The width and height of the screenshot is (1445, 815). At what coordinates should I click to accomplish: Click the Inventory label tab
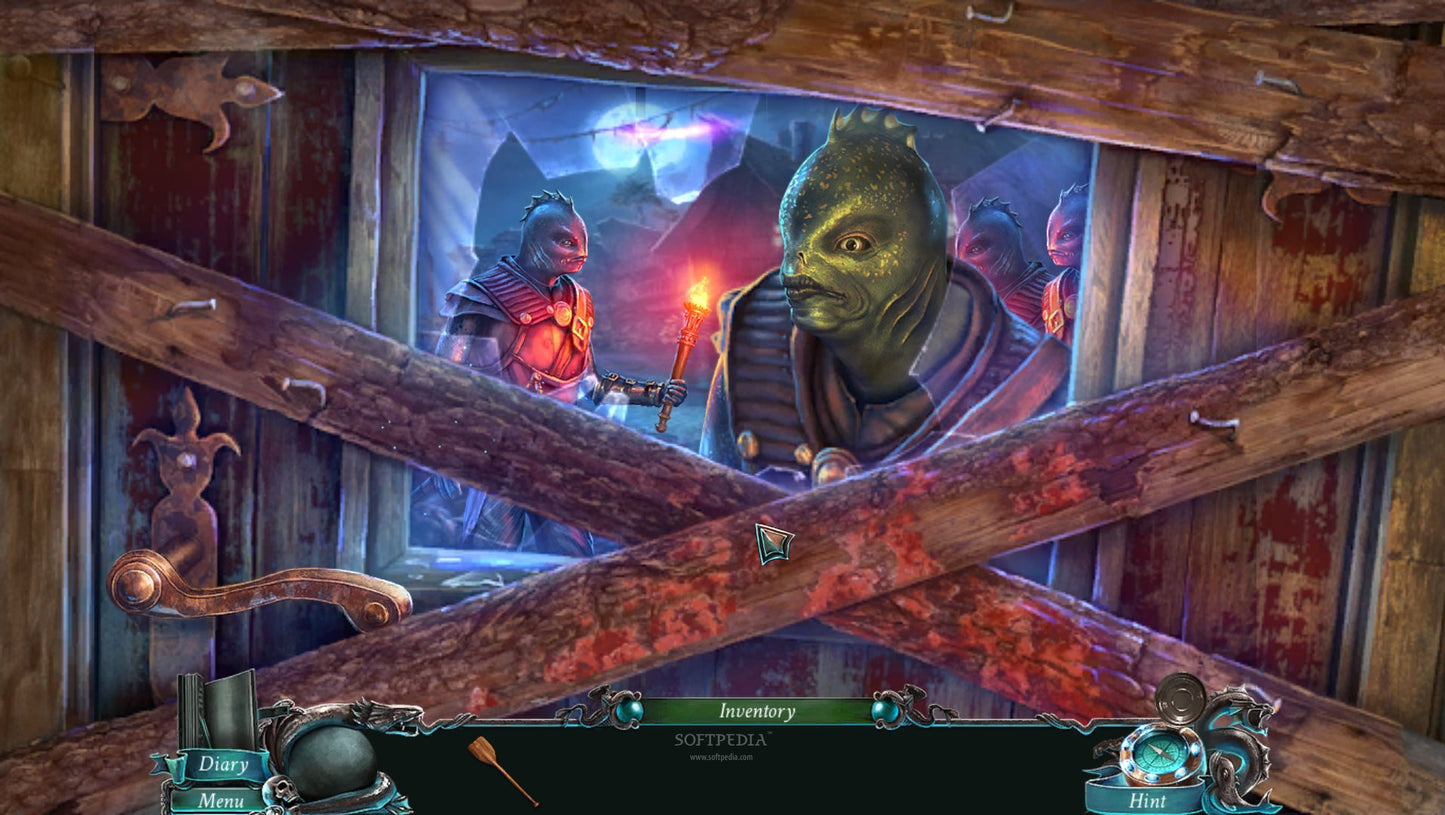pos(756,712)
